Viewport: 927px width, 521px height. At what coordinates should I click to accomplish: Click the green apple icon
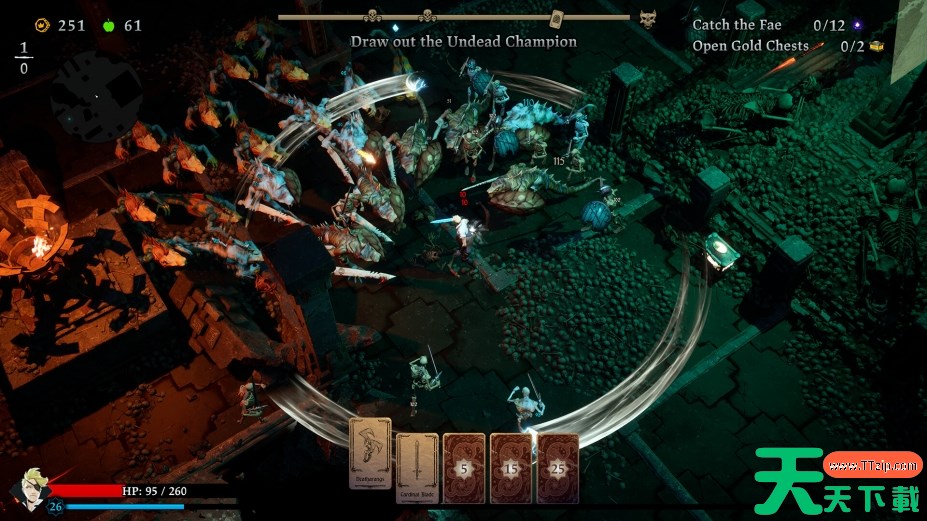(x=109, y=25)
